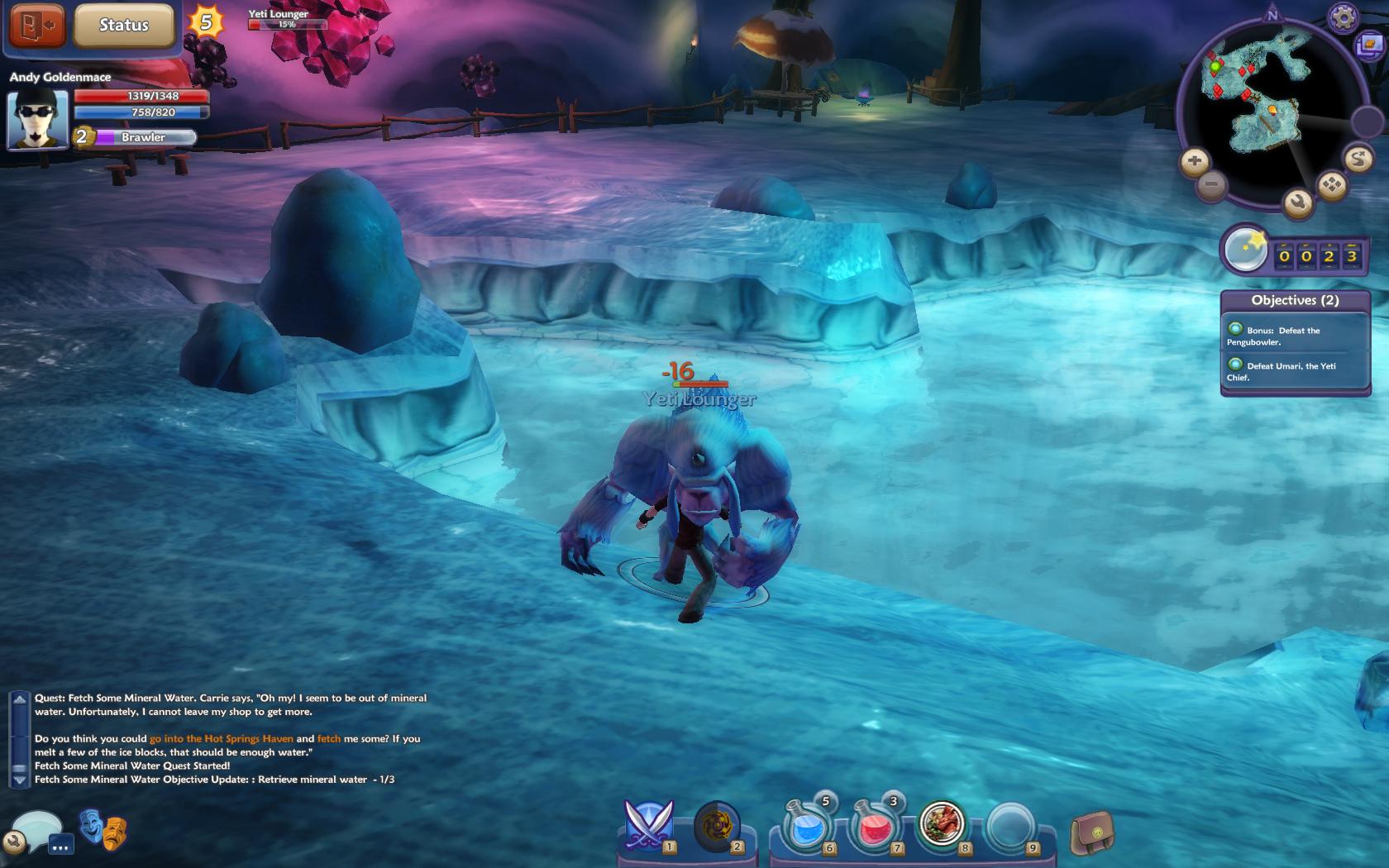1389x868 pixels.
Task: Click the red exit door button
Action: click(37, 25)
